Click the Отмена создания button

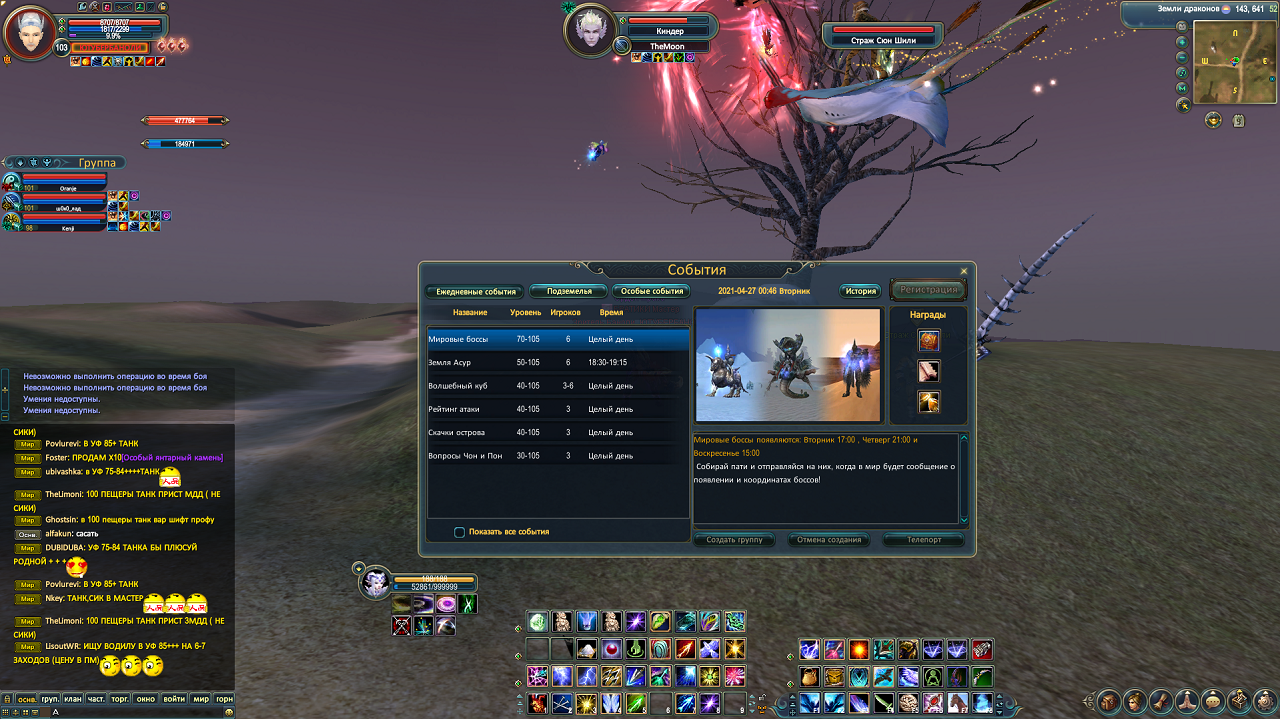(x=830, y=540)
